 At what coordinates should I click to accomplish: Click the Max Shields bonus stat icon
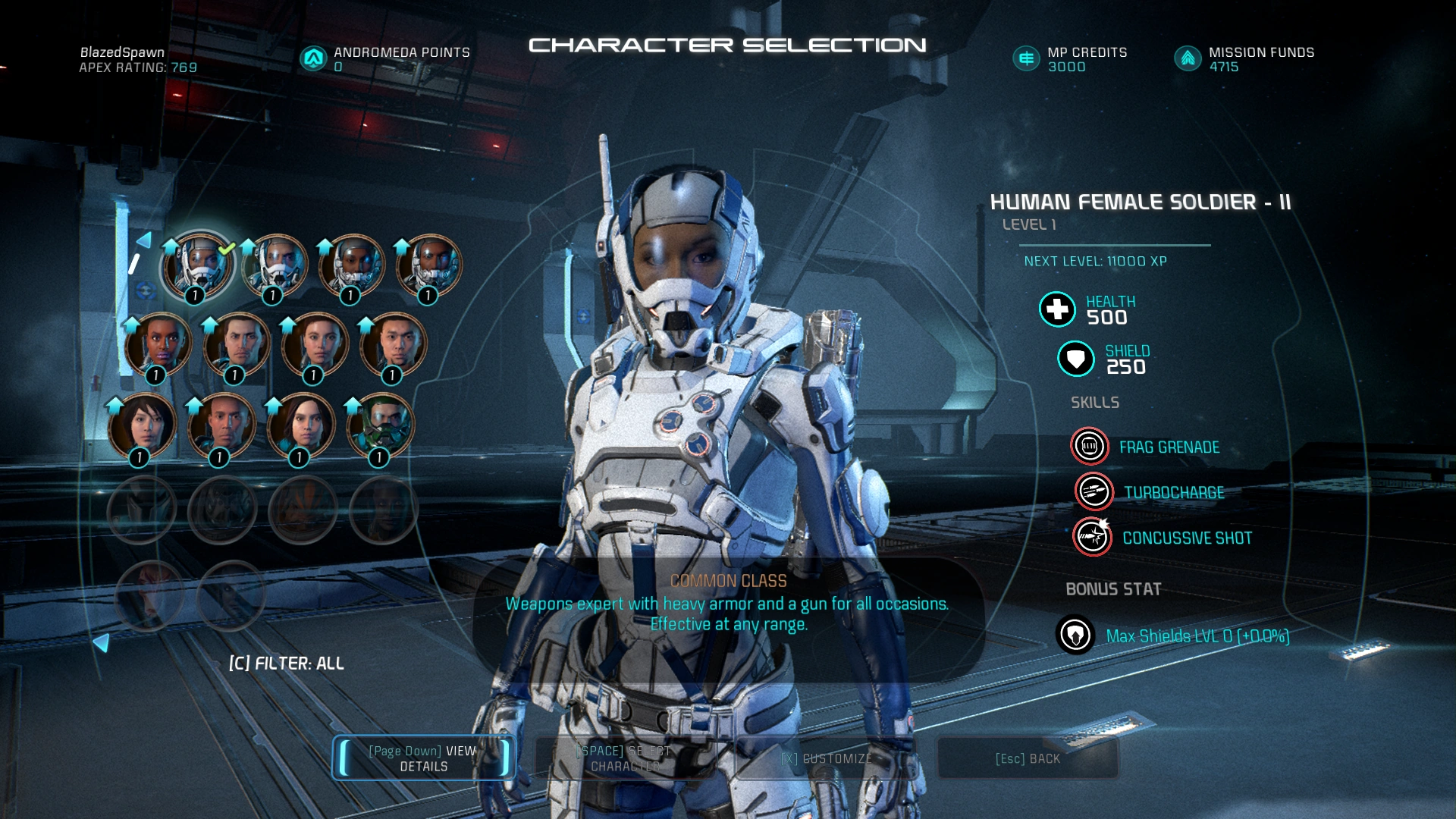pyautogui.click(x=1075, y=635)
